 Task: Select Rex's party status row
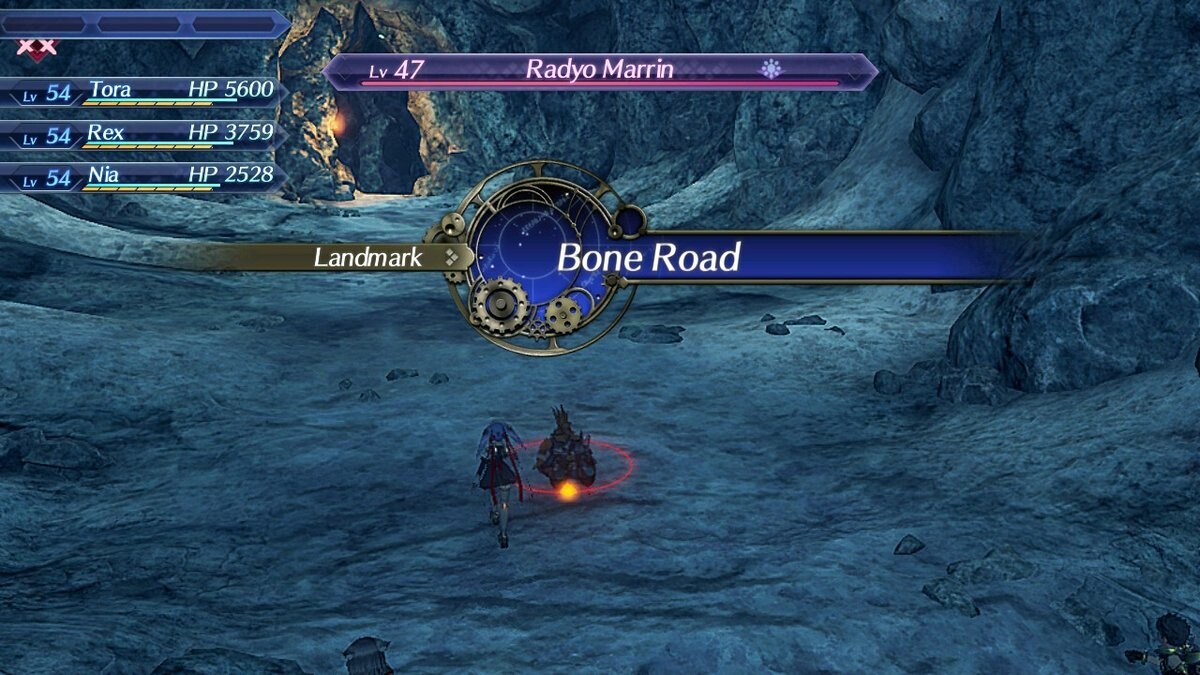pyautogui.click(x=145, y=135)
